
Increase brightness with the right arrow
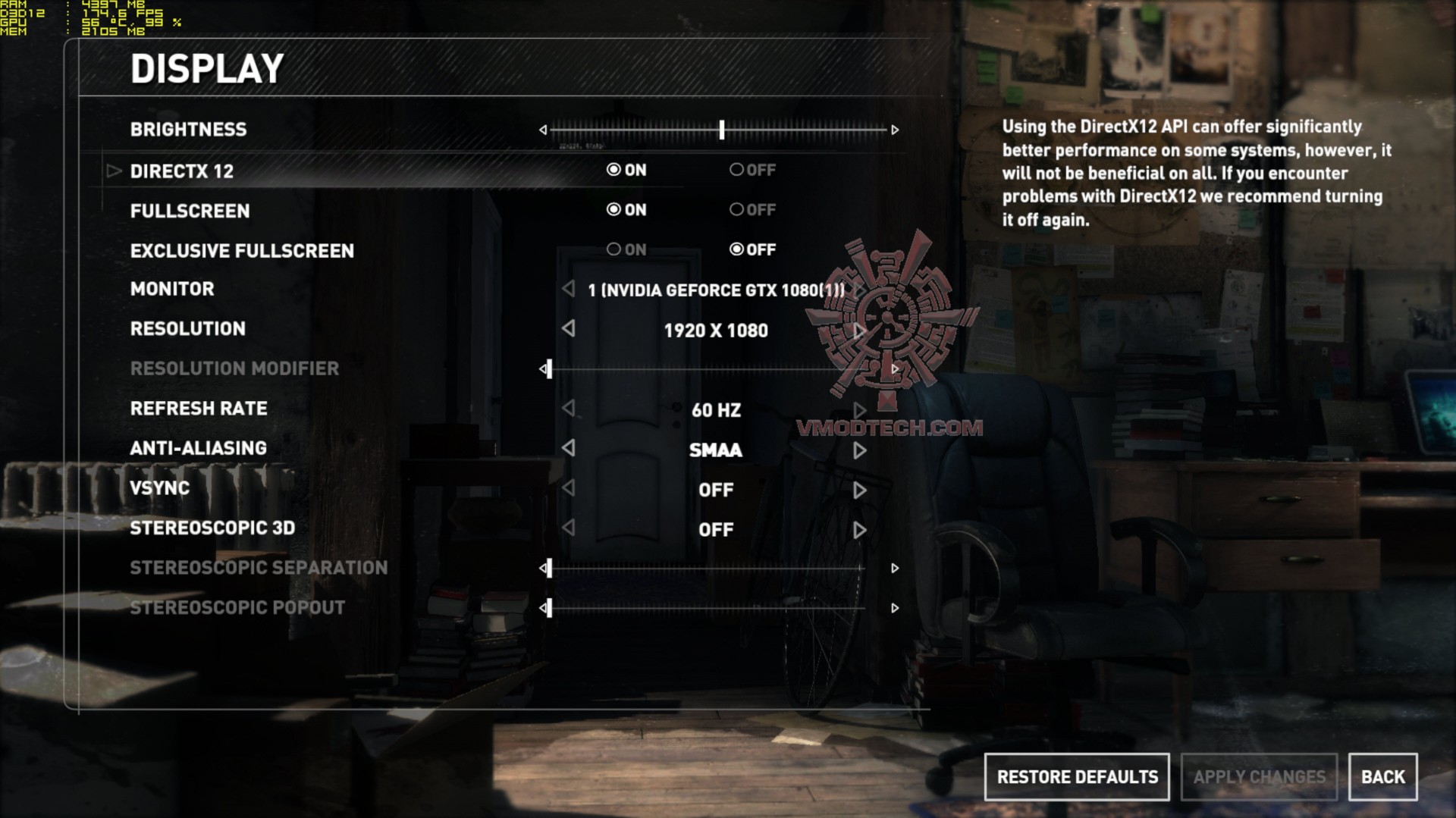pyautogui.click(x=895, y=130)
